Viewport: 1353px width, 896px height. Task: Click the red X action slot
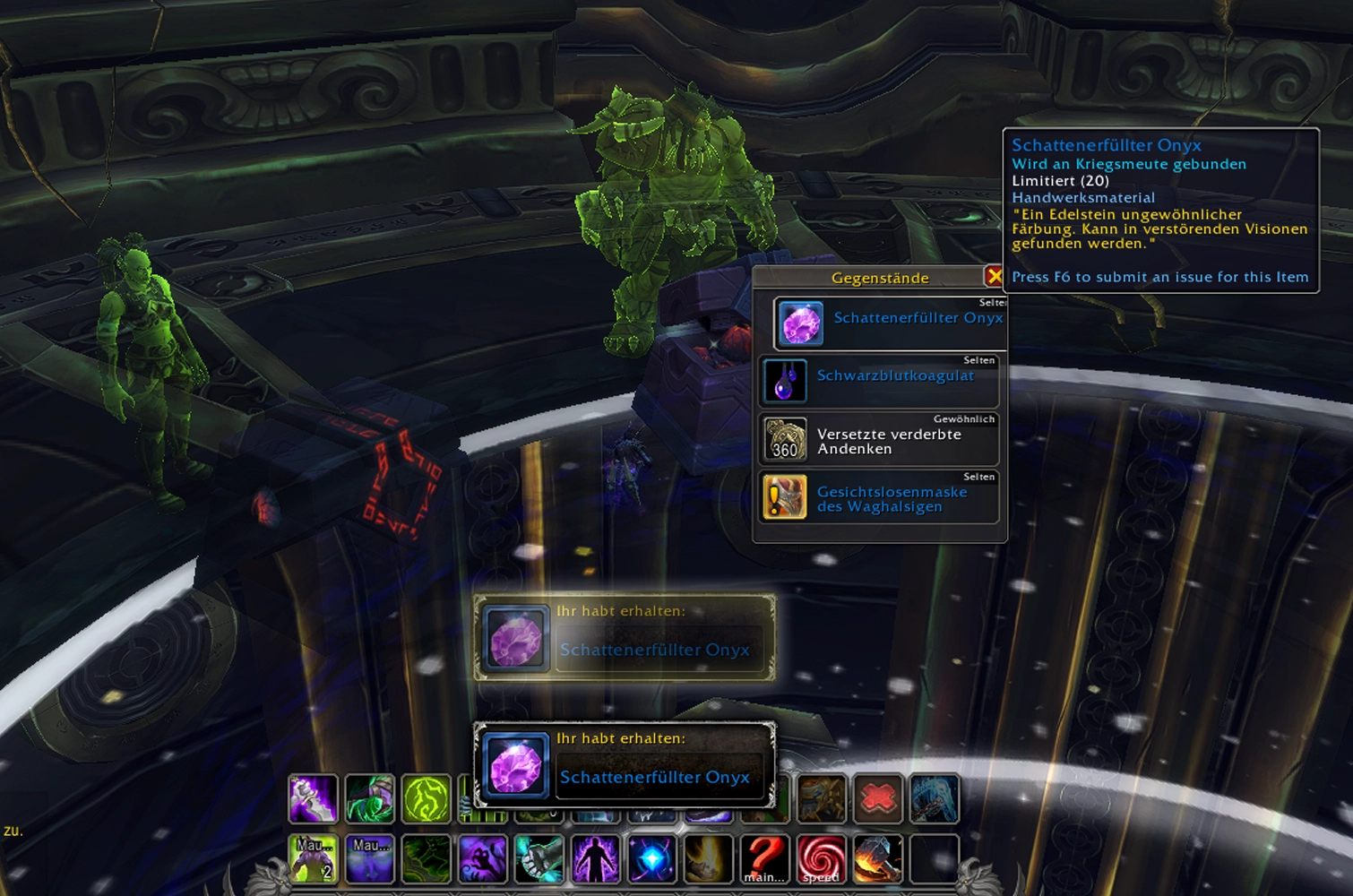pyautogui.click(x=878, y=798)
